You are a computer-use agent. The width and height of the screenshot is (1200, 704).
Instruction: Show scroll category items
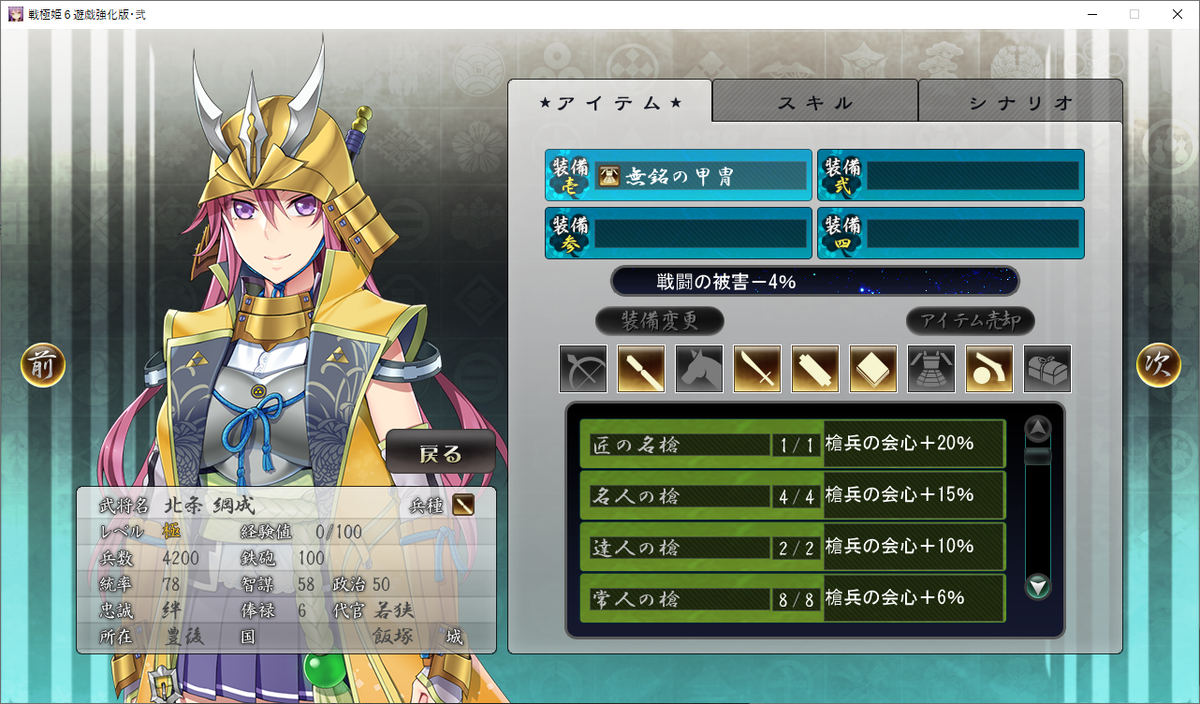(815, 369)
